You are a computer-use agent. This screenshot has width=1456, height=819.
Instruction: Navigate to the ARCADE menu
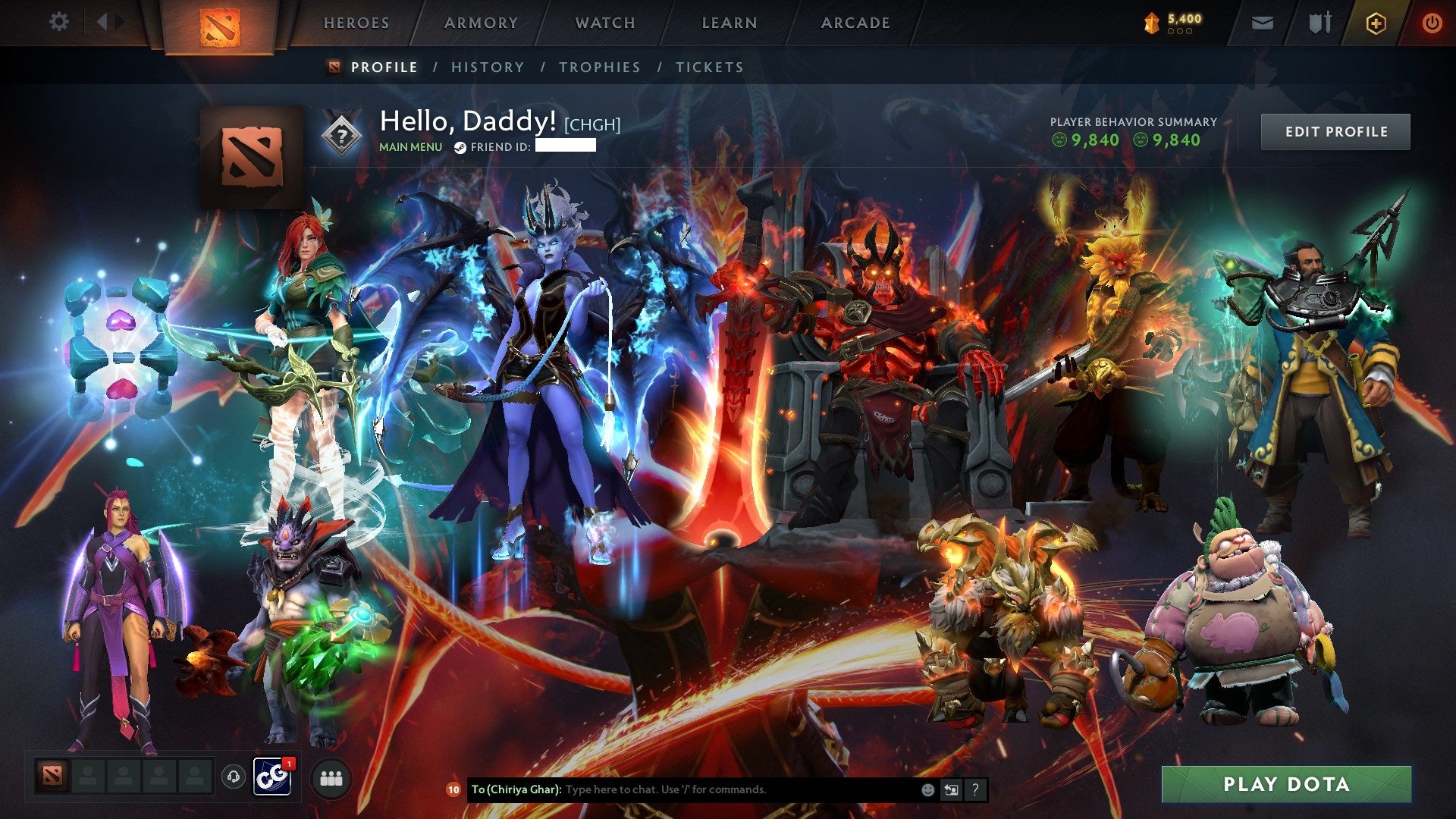[x=855, y=23]
